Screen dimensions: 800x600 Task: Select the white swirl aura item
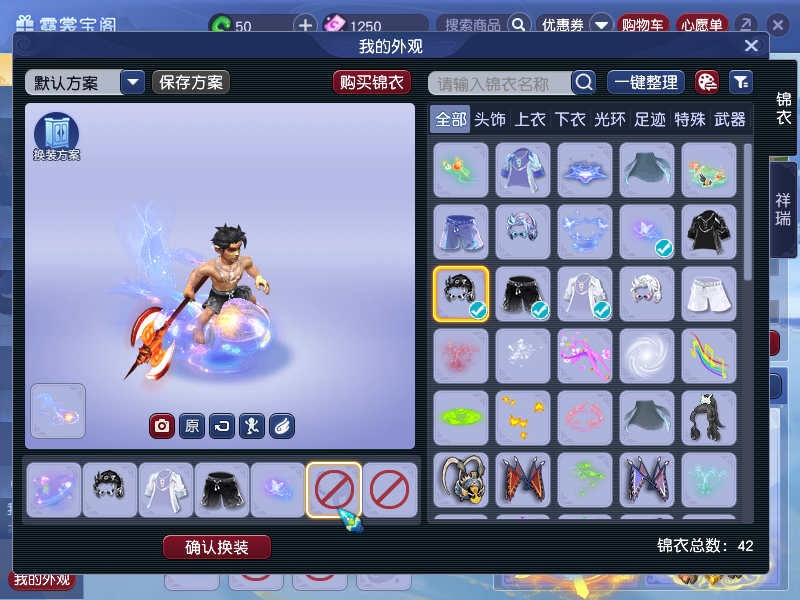(x=646, y=356)
